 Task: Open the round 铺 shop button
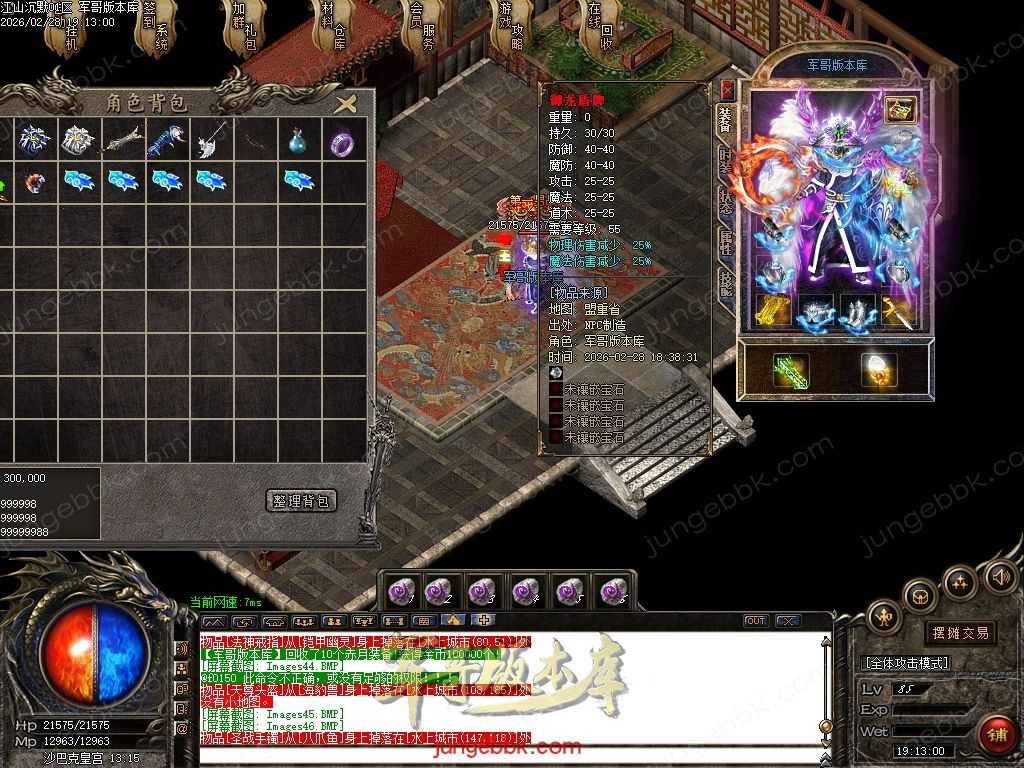(x=996, y=733)
